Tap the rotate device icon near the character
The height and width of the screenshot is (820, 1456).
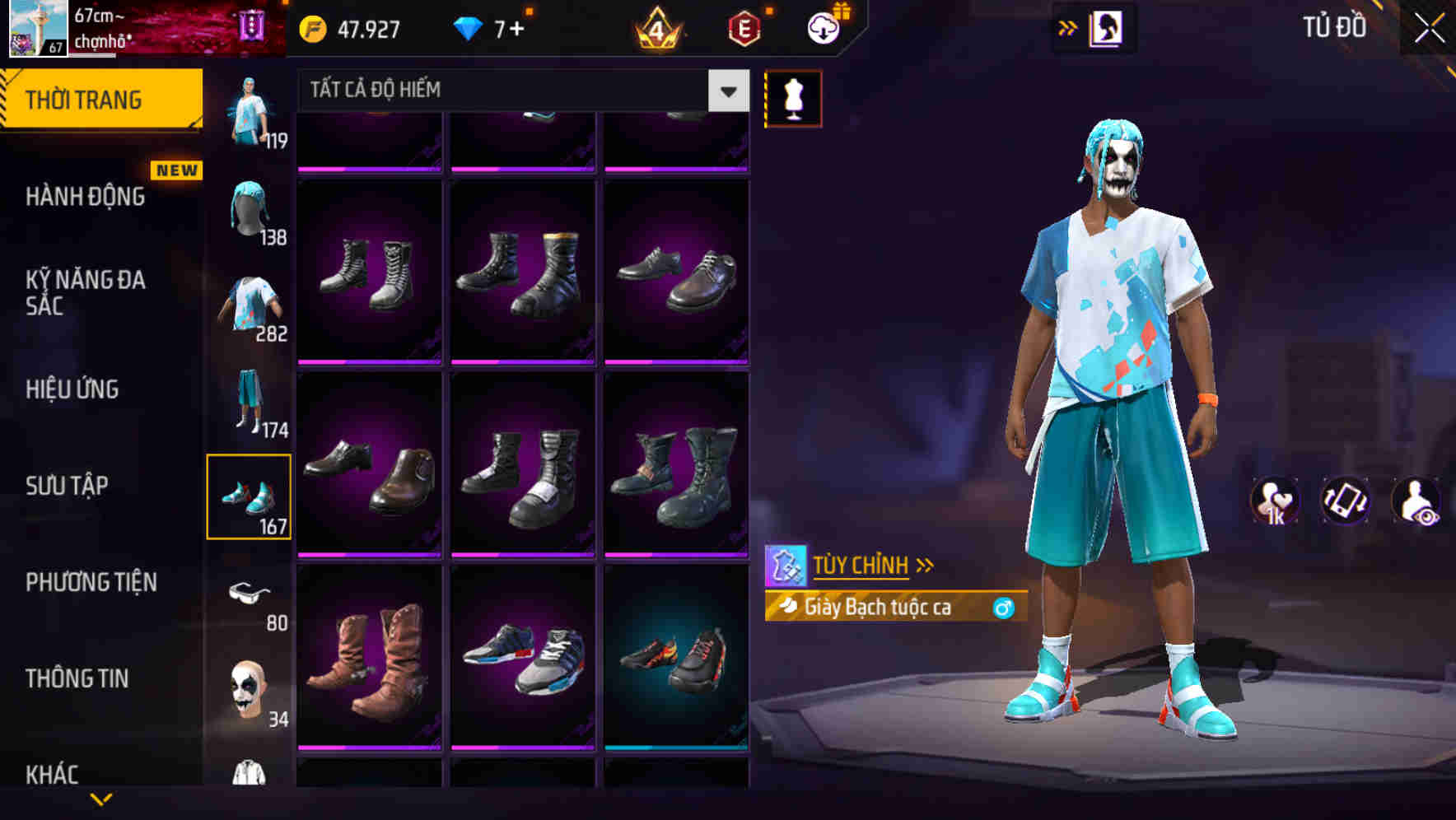coord(1344,501)
